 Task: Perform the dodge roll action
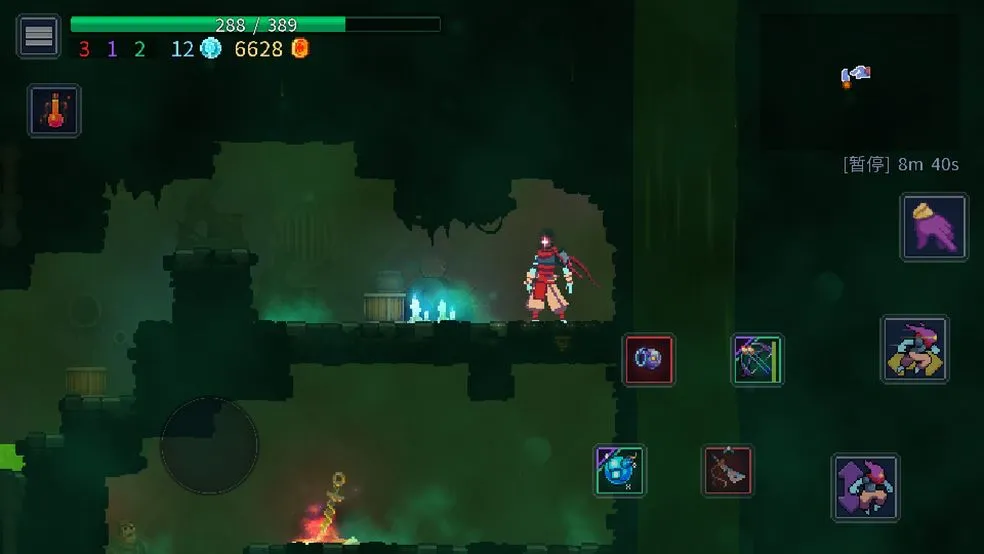[914, 350]
